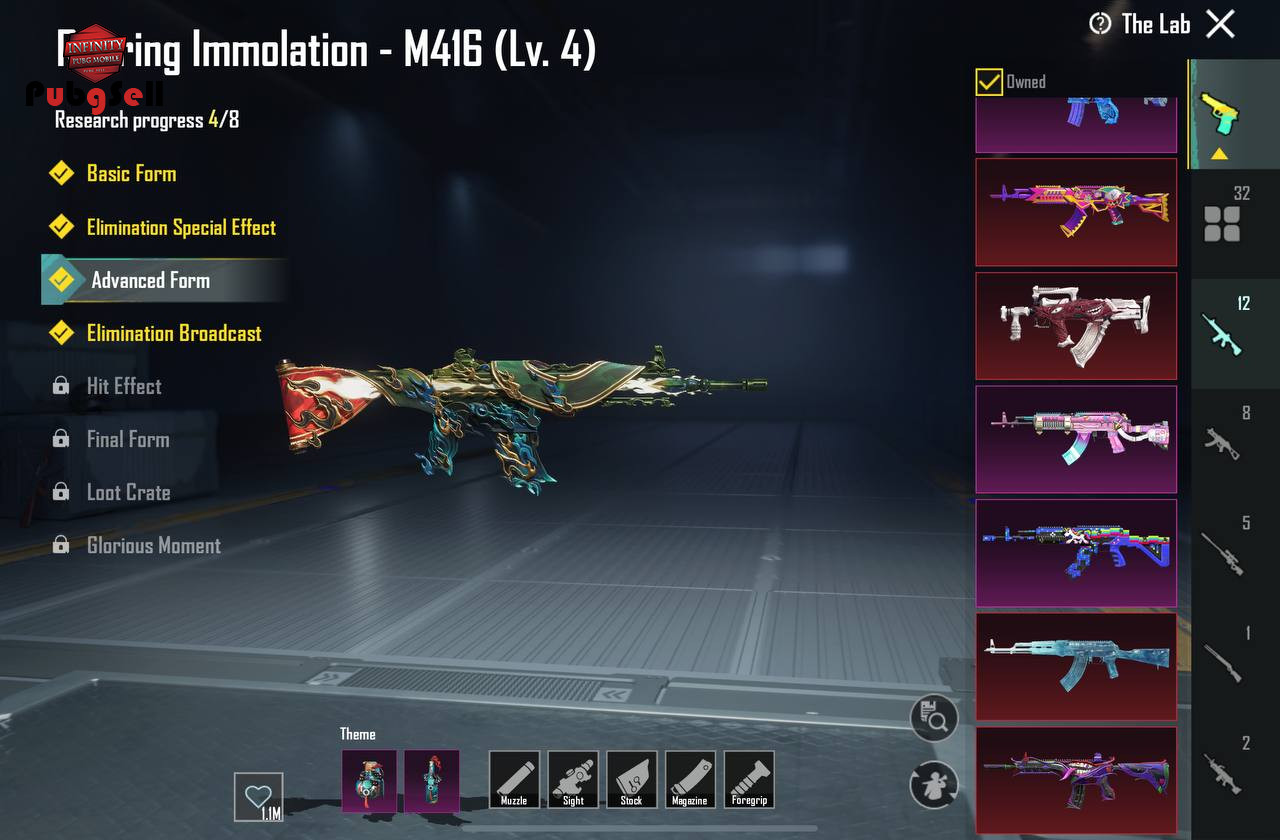
Task: Open The Lab help question mark
Action: tap(1100, 24)
